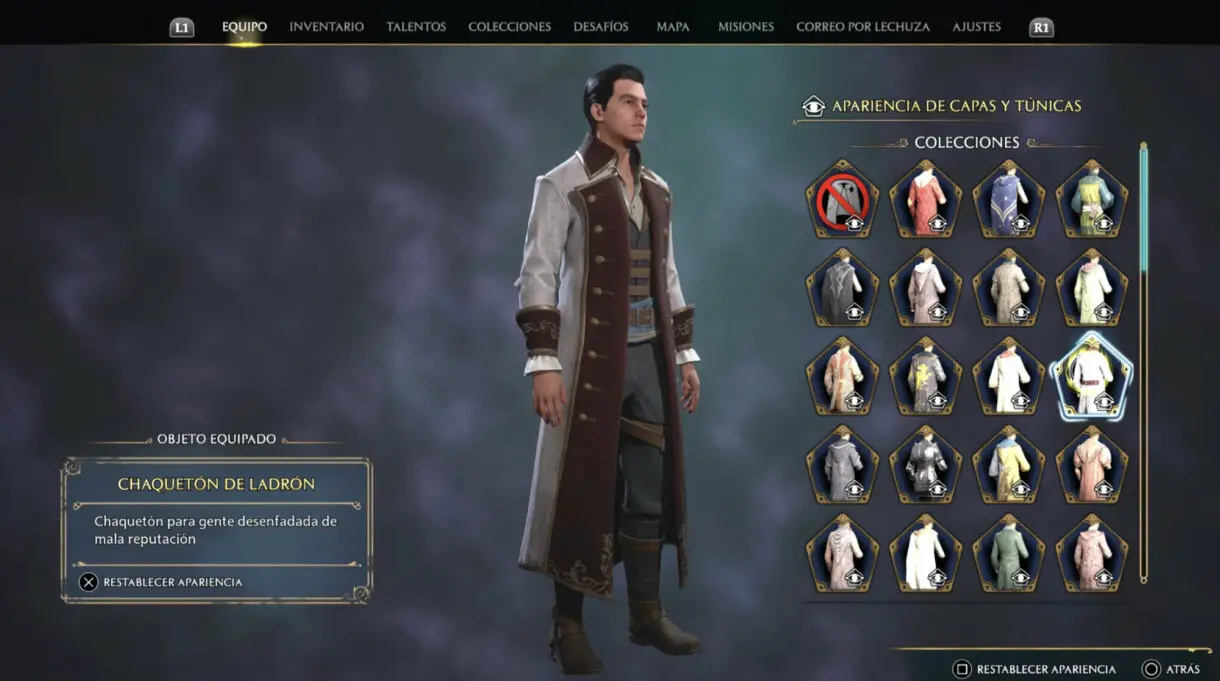Select the Equipo tab
This screenshot has height=681, width=1220.
(x=244, y=27)
